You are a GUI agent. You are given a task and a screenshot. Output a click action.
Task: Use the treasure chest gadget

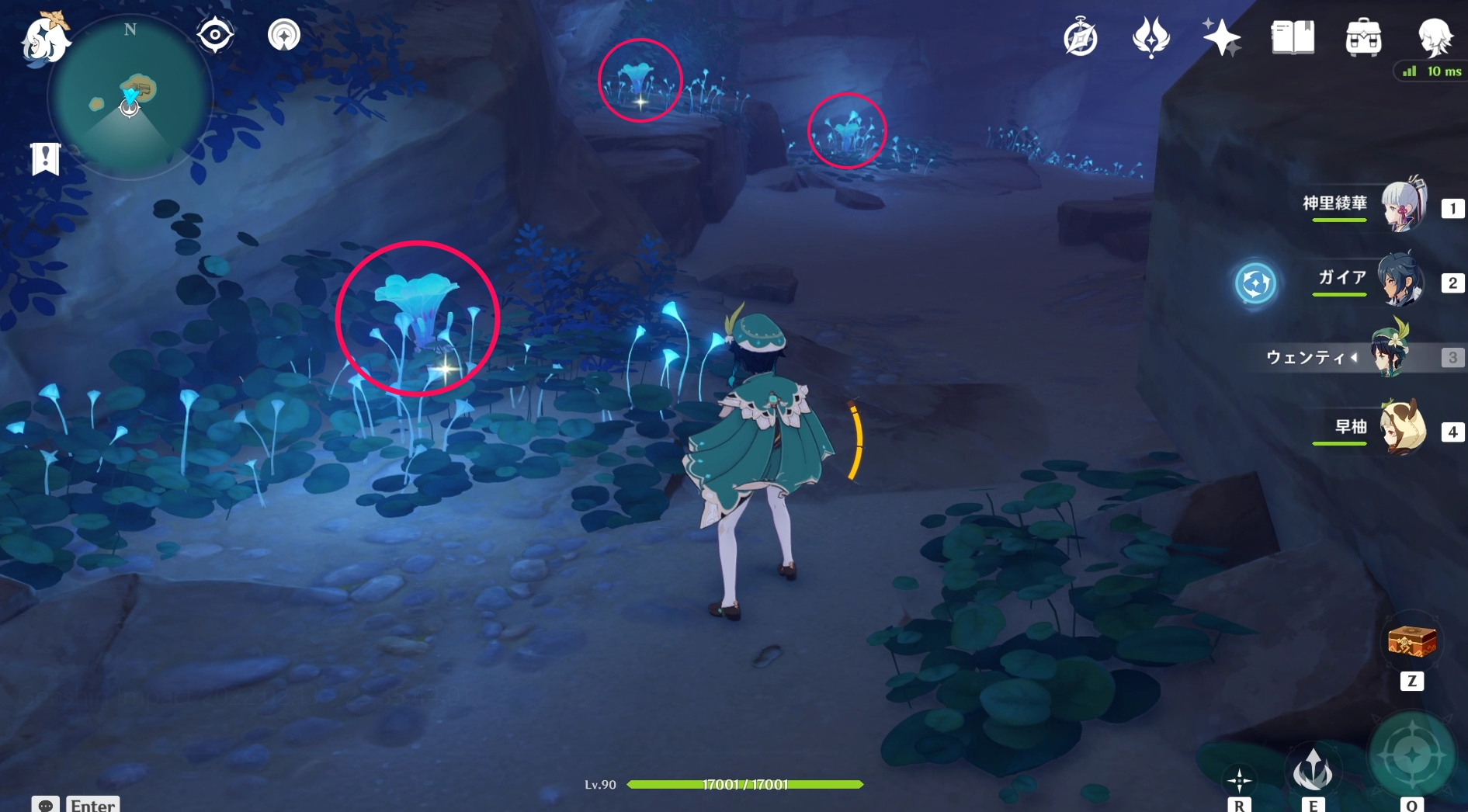click(1411, 642)
